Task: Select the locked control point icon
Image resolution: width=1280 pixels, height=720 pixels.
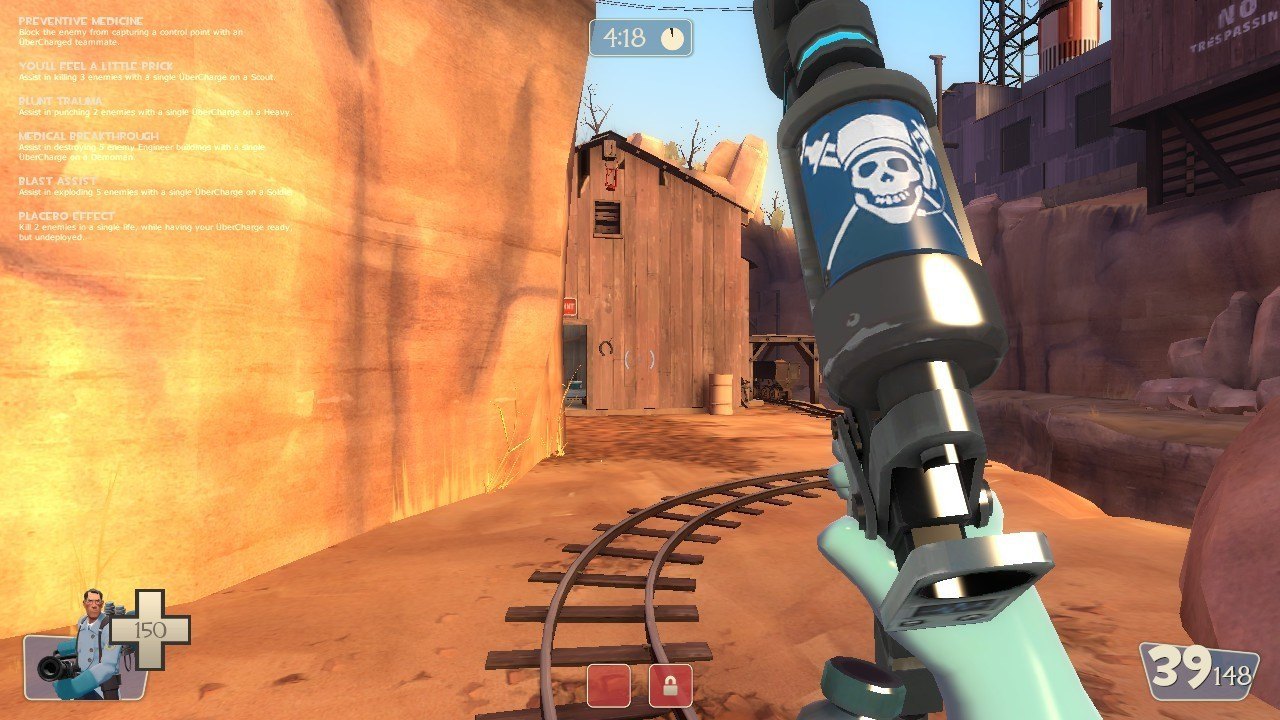Action: [x=670, y=685]
